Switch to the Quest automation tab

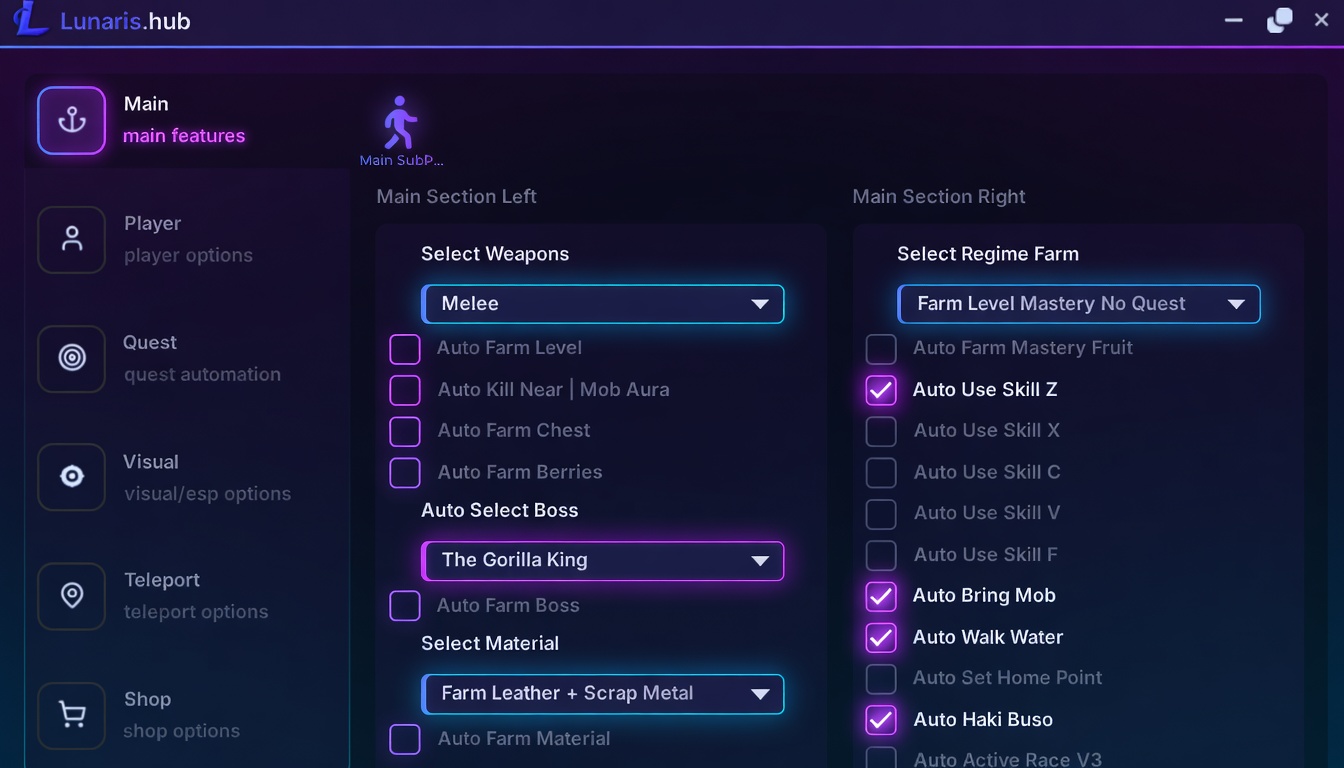coord(72,358)
